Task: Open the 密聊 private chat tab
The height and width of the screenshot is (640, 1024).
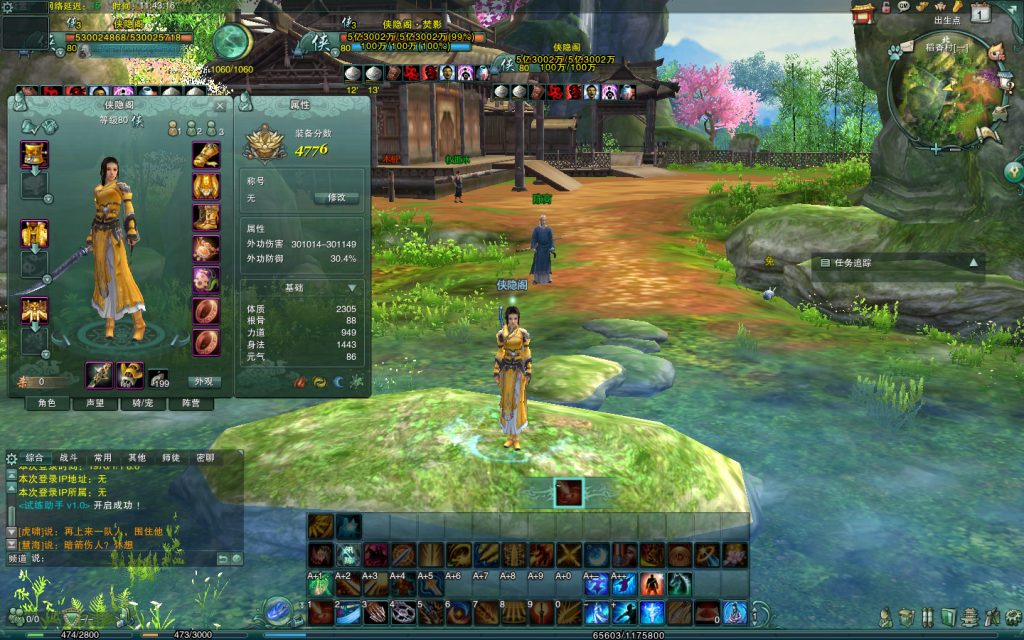Action: pyautogui.click(x=204, y=457)
